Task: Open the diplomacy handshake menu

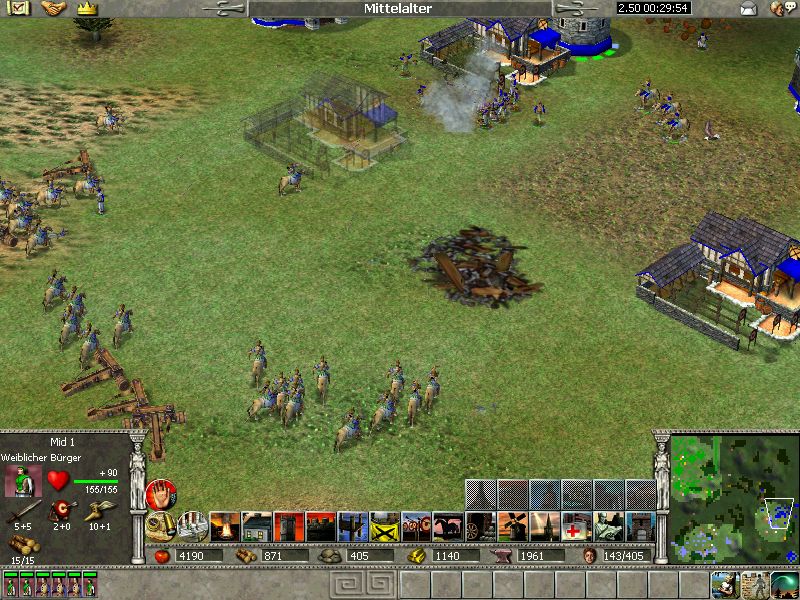Action: click(x=53, y=8)
